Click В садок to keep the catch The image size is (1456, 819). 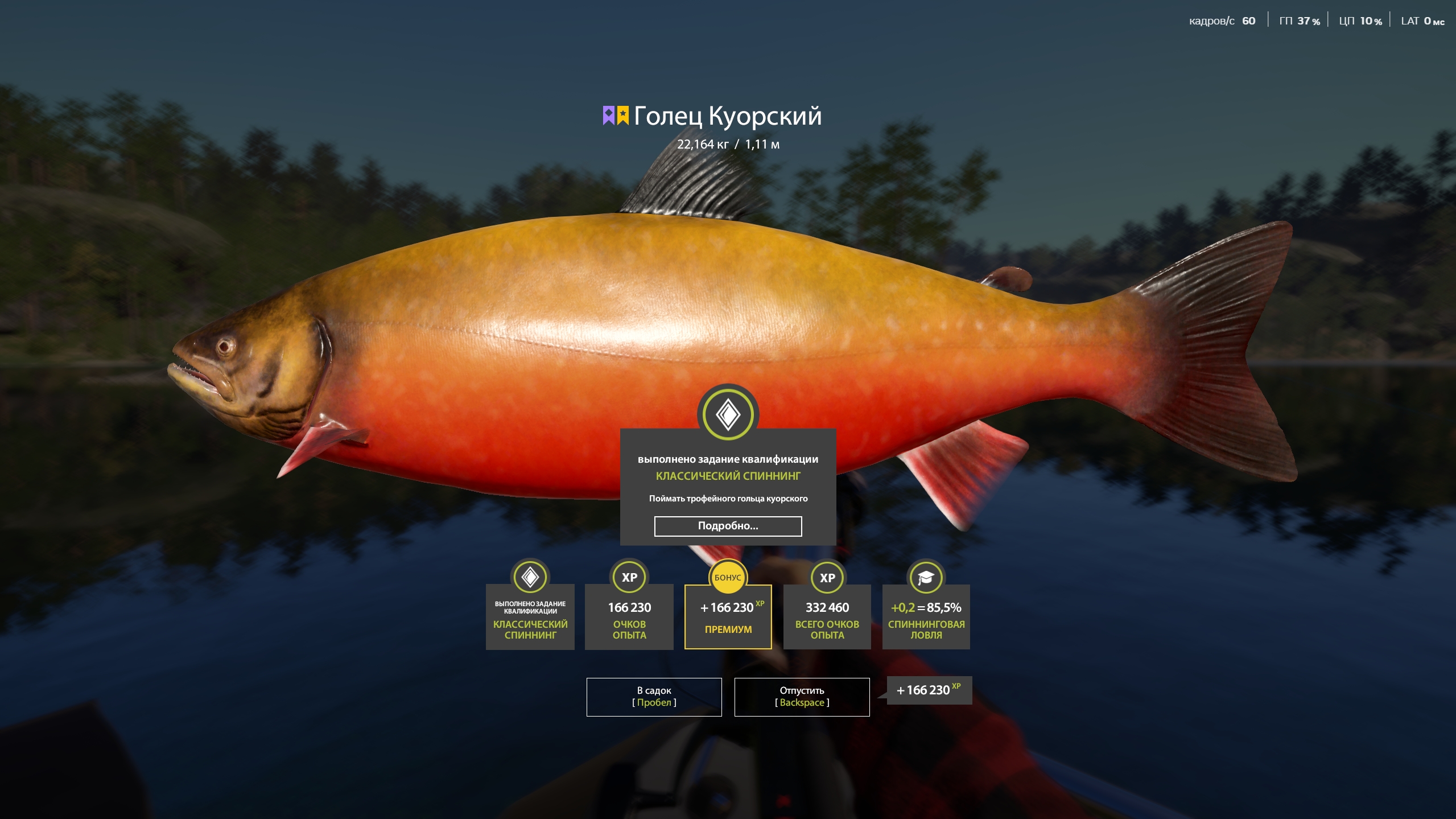click(654, 697)
